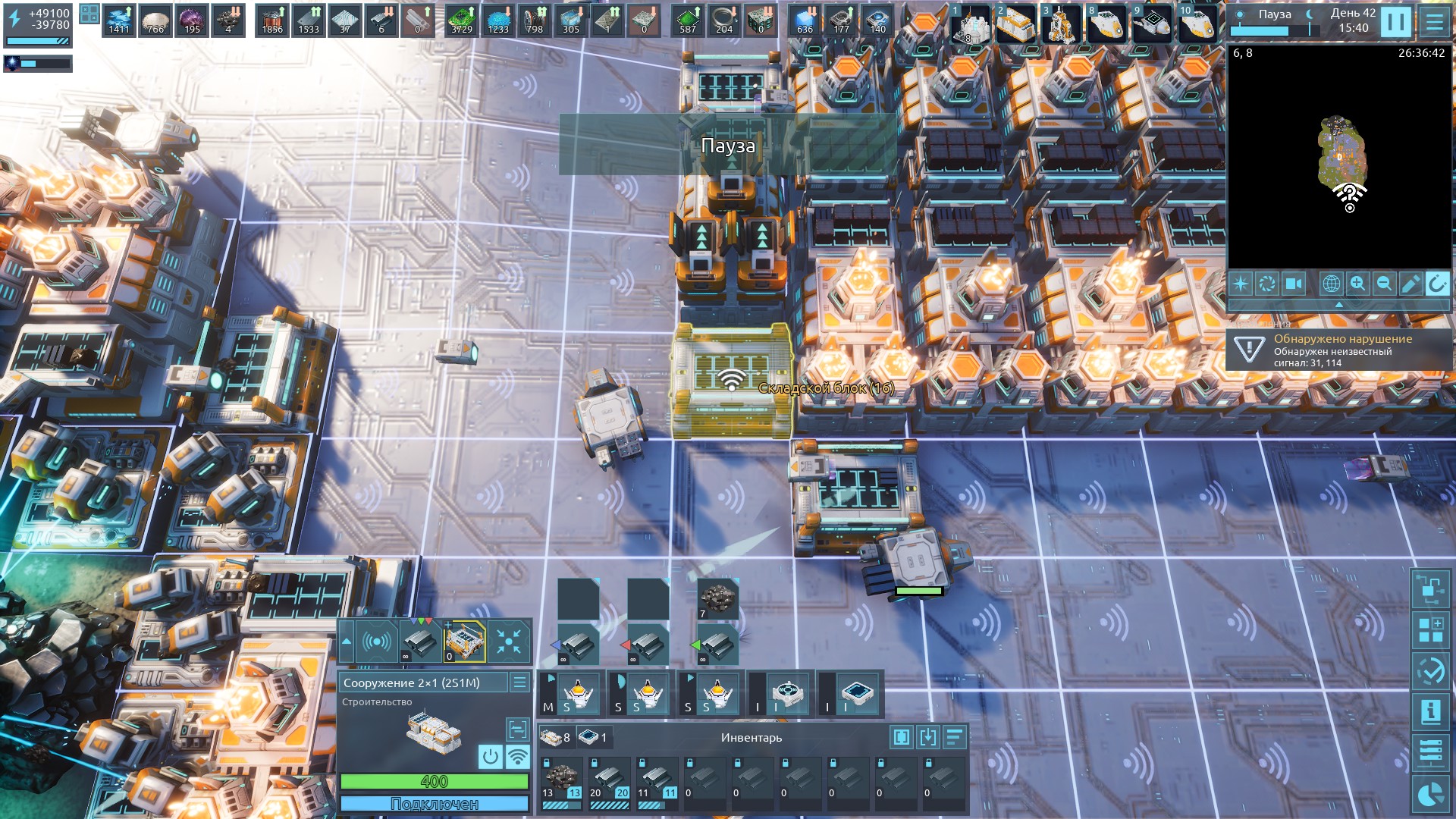Screen dimensions: 1456x819
Task: Open the violation detected notification
Action: [x=1338, y=350]
